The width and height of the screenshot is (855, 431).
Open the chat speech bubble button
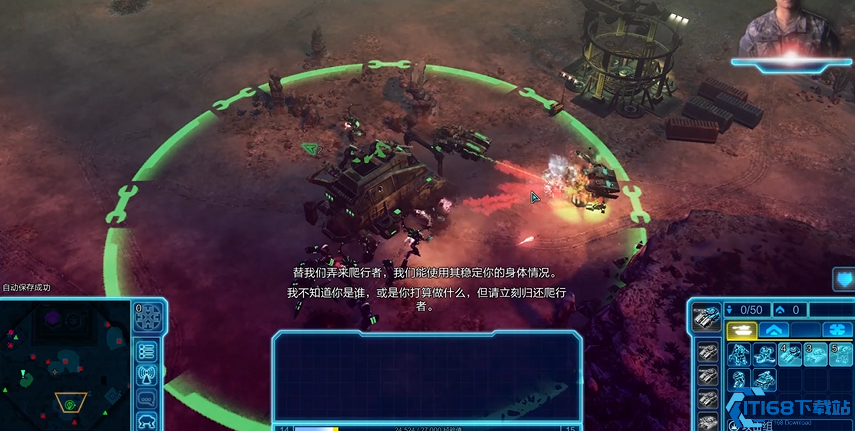pyautogui.click(x=147, y=397)
